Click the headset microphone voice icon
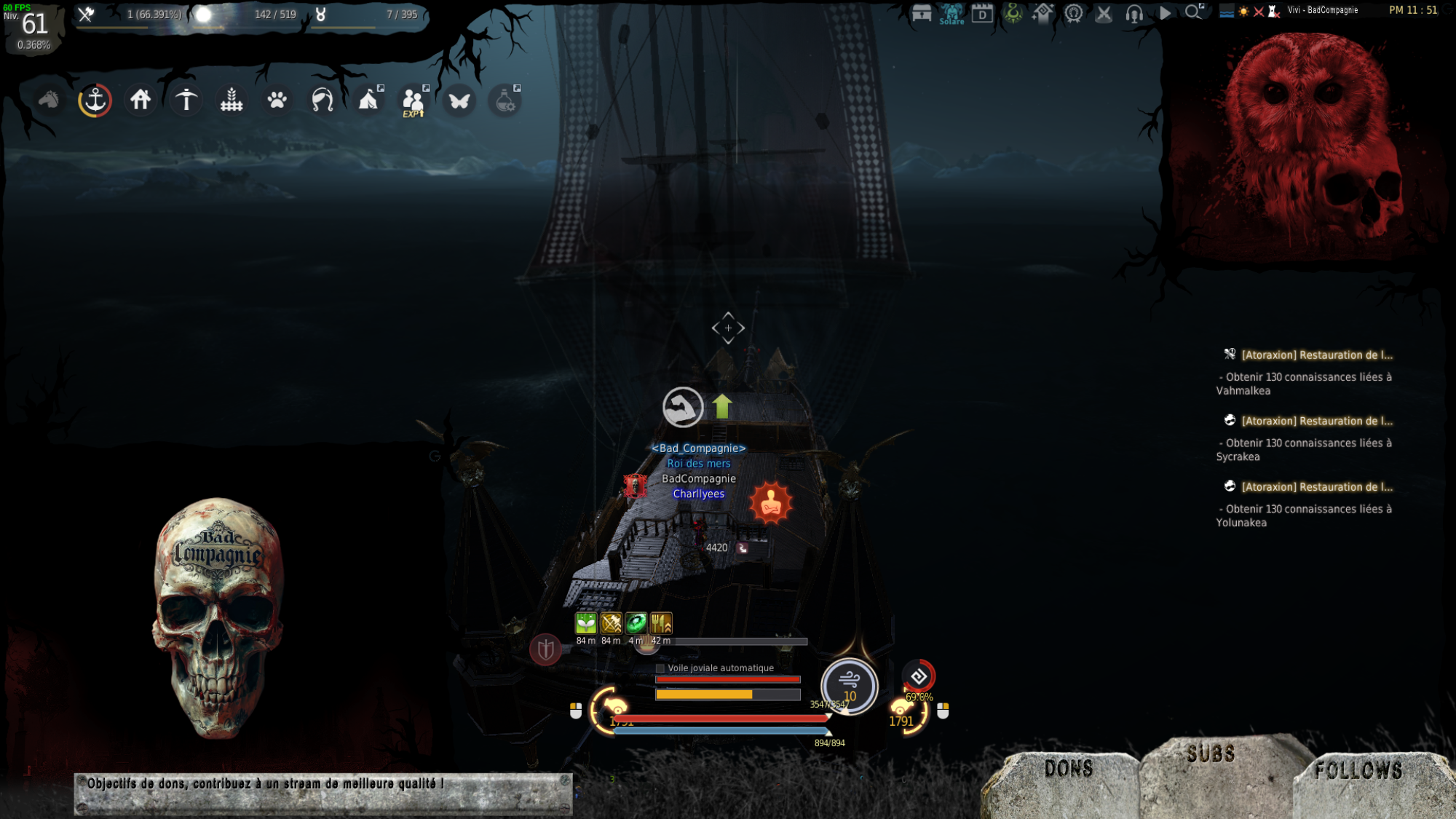This screenshot has width=1456, height=819. coord(1134,13)
